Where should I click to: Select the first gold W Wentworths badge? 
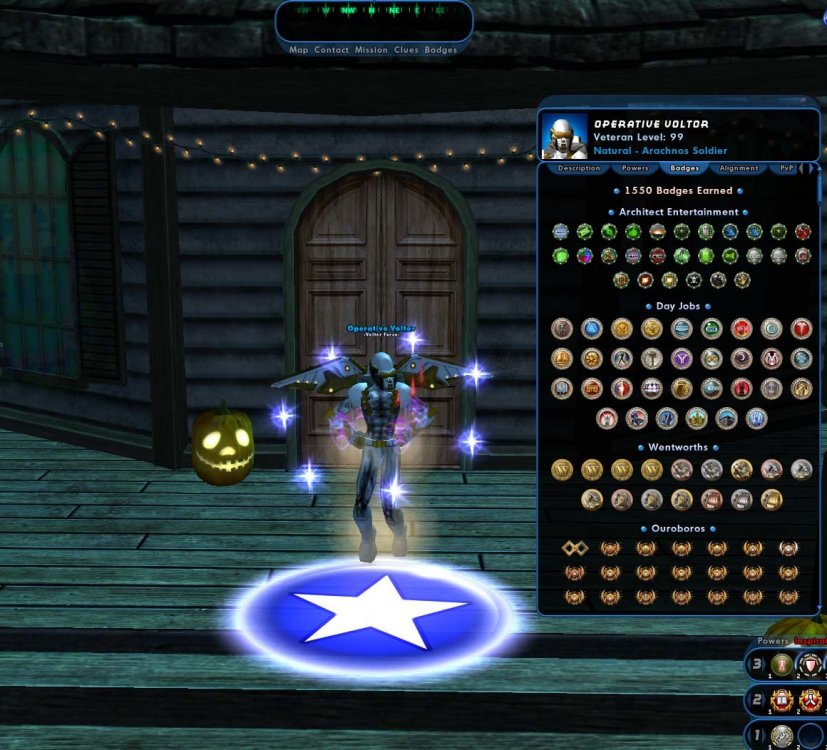pyautogui.click(x=562, y=469)
